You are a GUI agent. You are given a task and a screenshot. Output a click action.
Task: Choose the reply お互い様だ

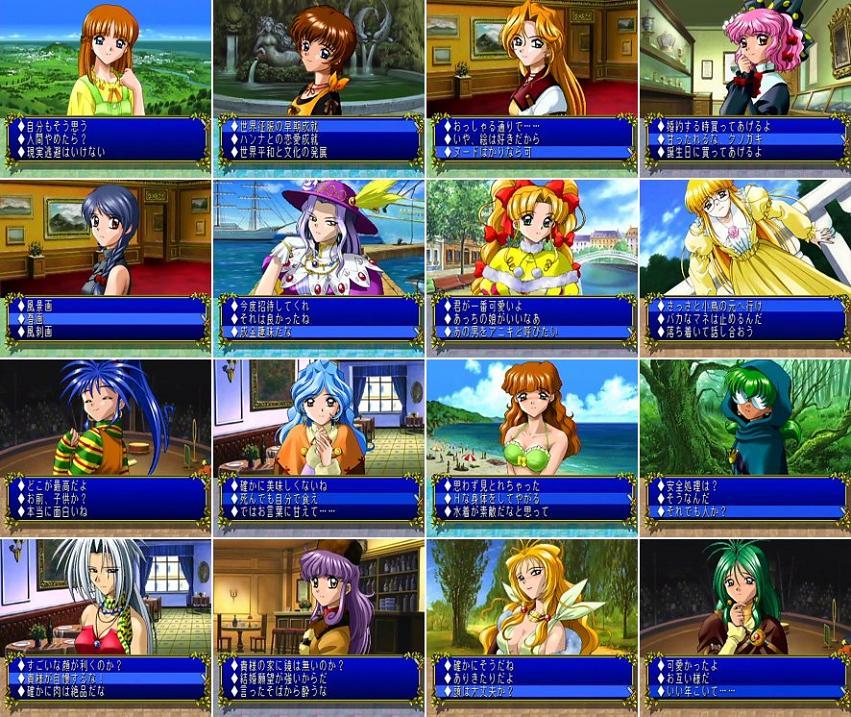pos(689,678)
